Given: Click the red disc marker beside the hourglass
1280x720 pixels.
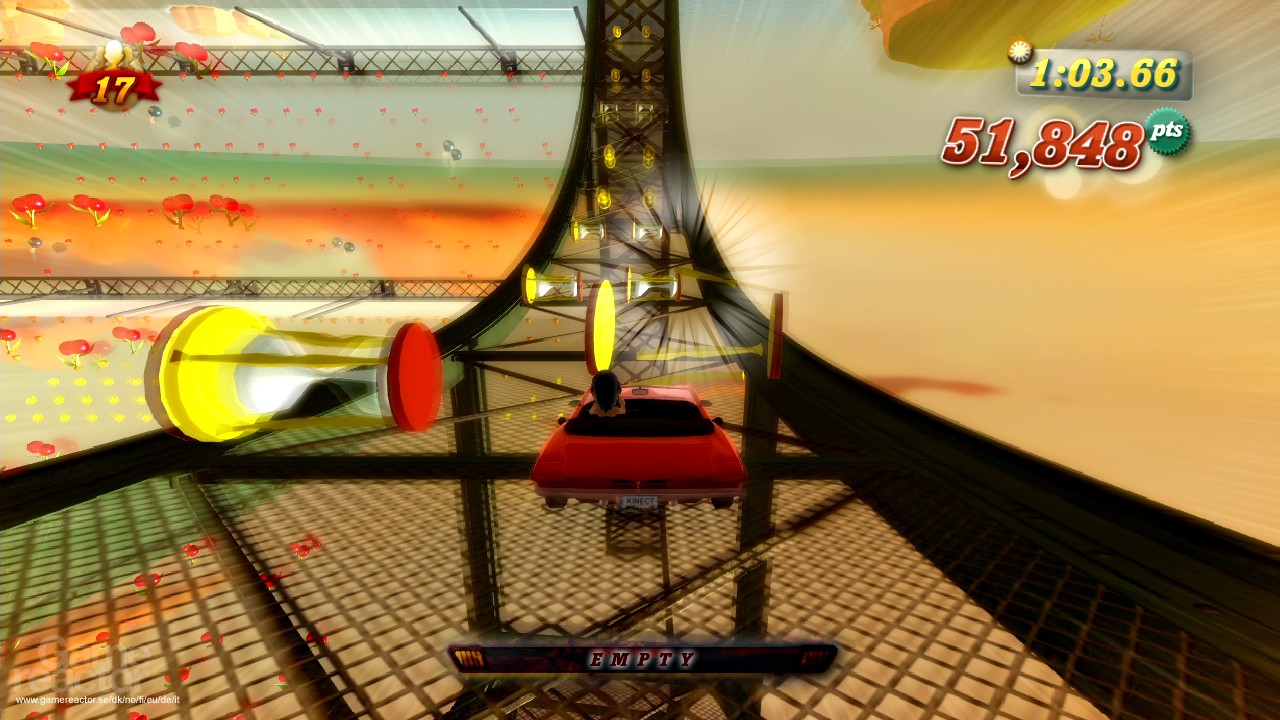Looking at the screenshot, I should tap(415, 370).
